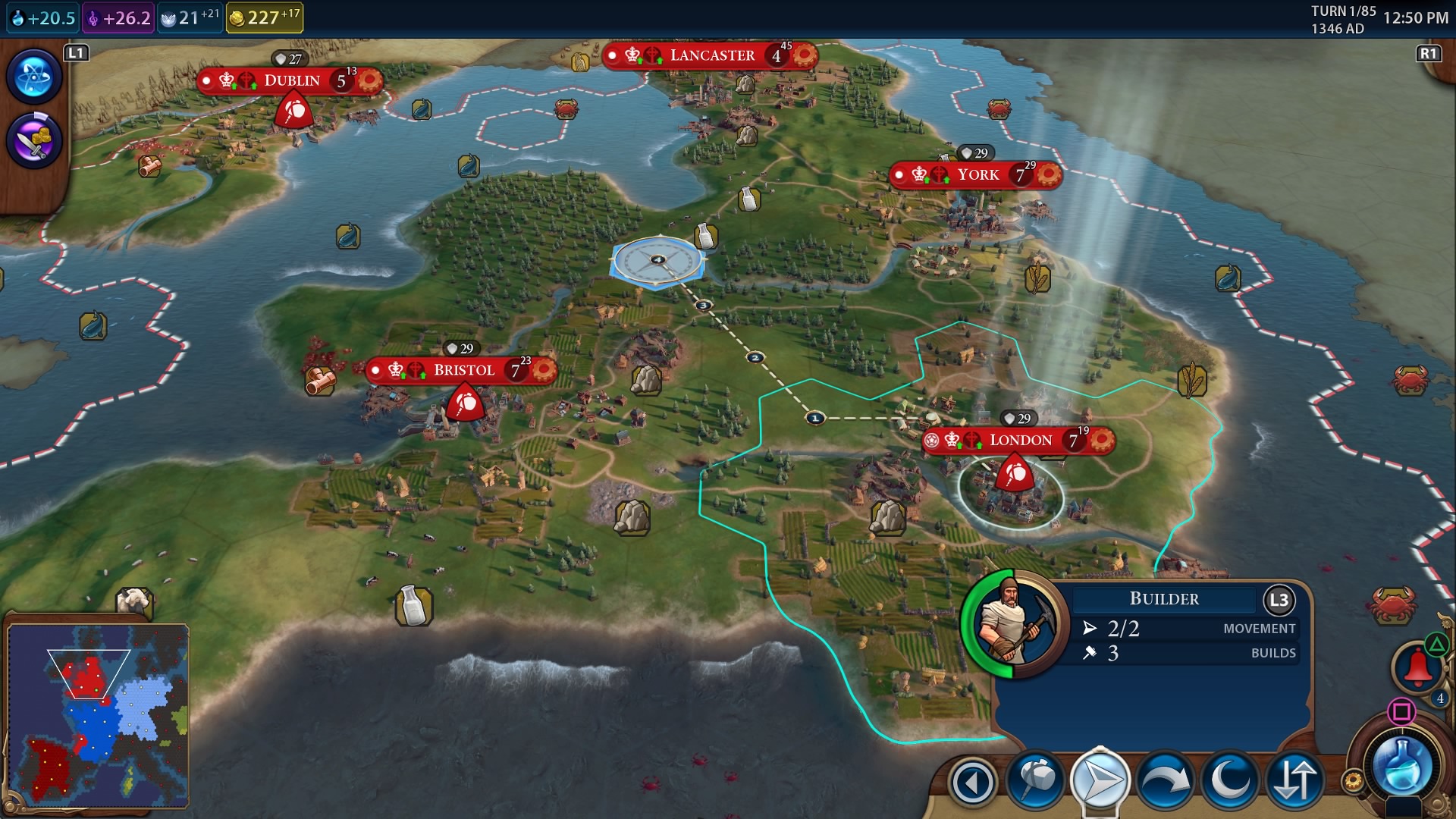Image resolution: width=1456 pixels, height=819 pixels.
Task: Open the technology tree atom icon
Action: coord(34,77)
